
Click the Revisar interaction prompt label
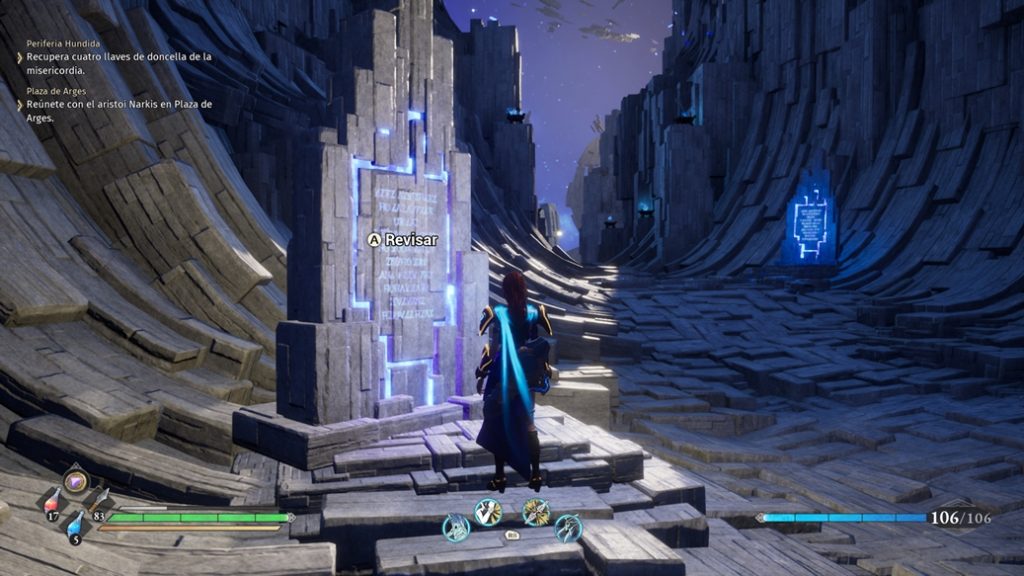coord(411,240)
